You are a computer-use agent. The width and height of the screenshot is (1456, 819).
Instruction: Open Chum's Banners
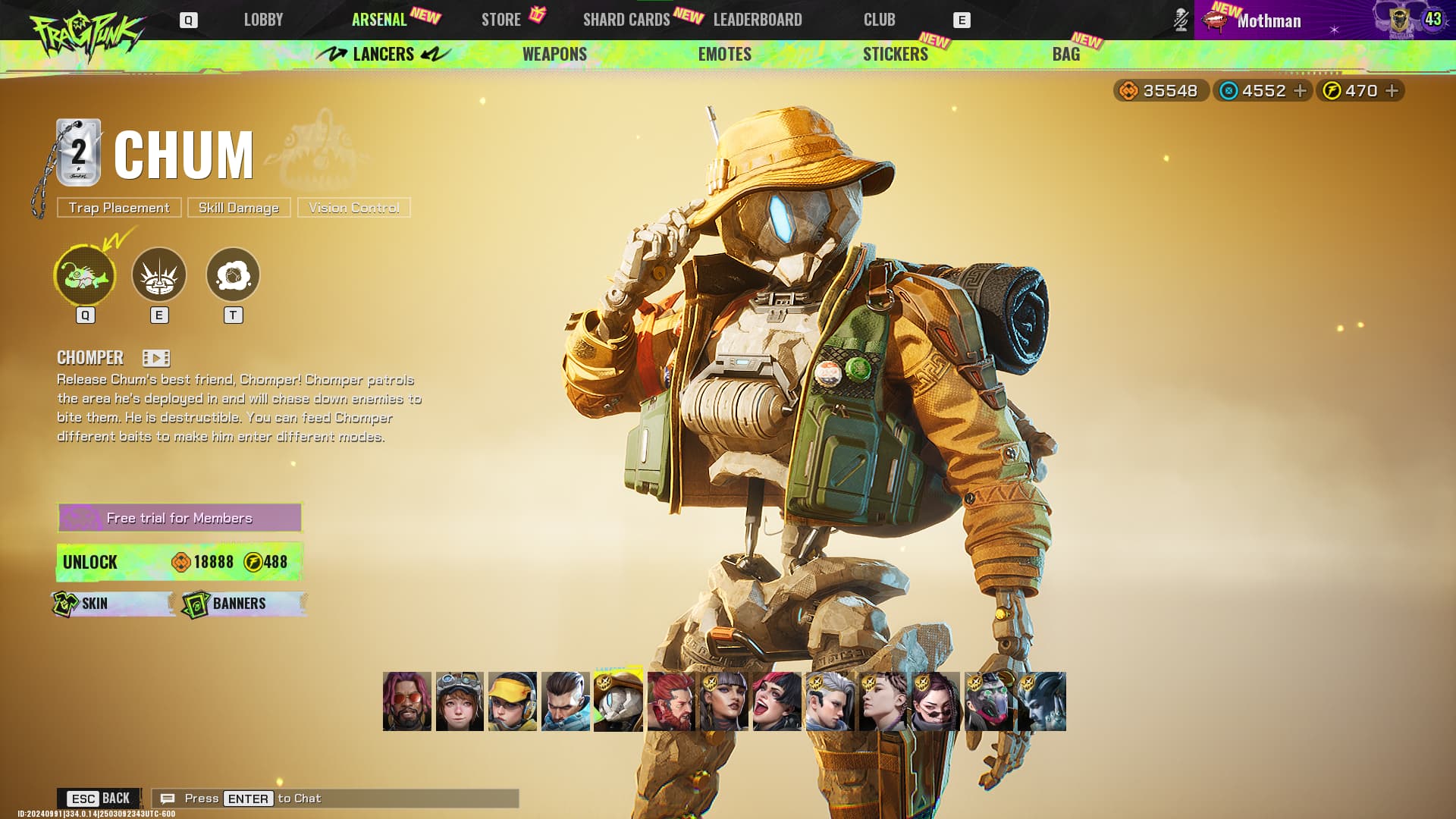pyautogui.click(x=243, y=604)
